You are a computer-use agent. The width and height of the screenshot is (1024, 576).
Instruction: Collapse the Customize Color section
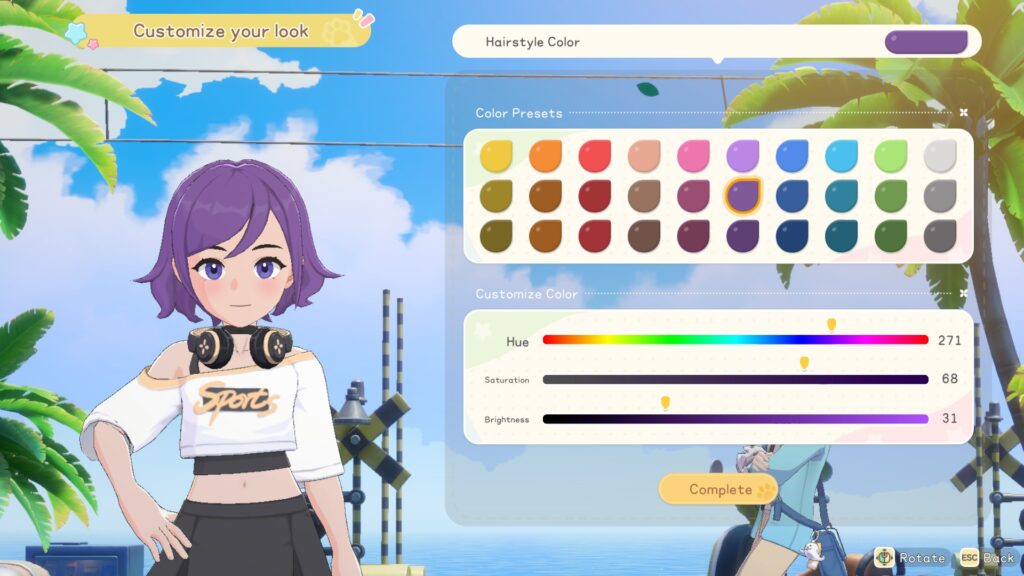click(x=963, y=294)
